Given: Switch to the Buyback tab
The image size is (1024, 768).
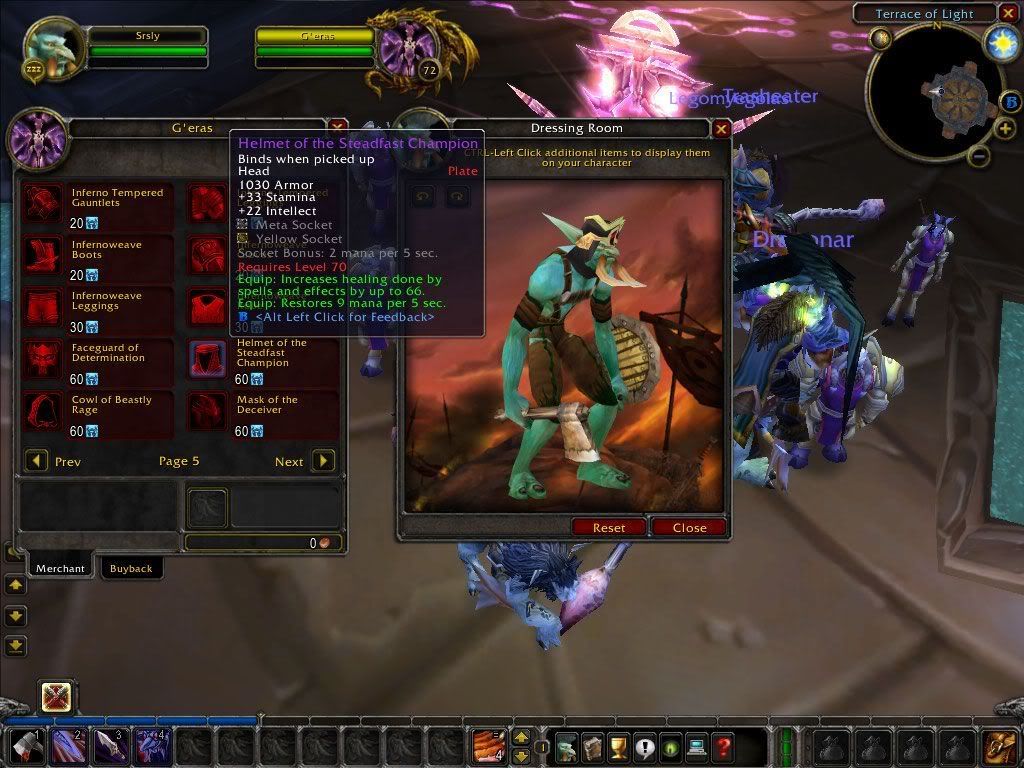Looking at the screenshot, I should pos(131,568).
